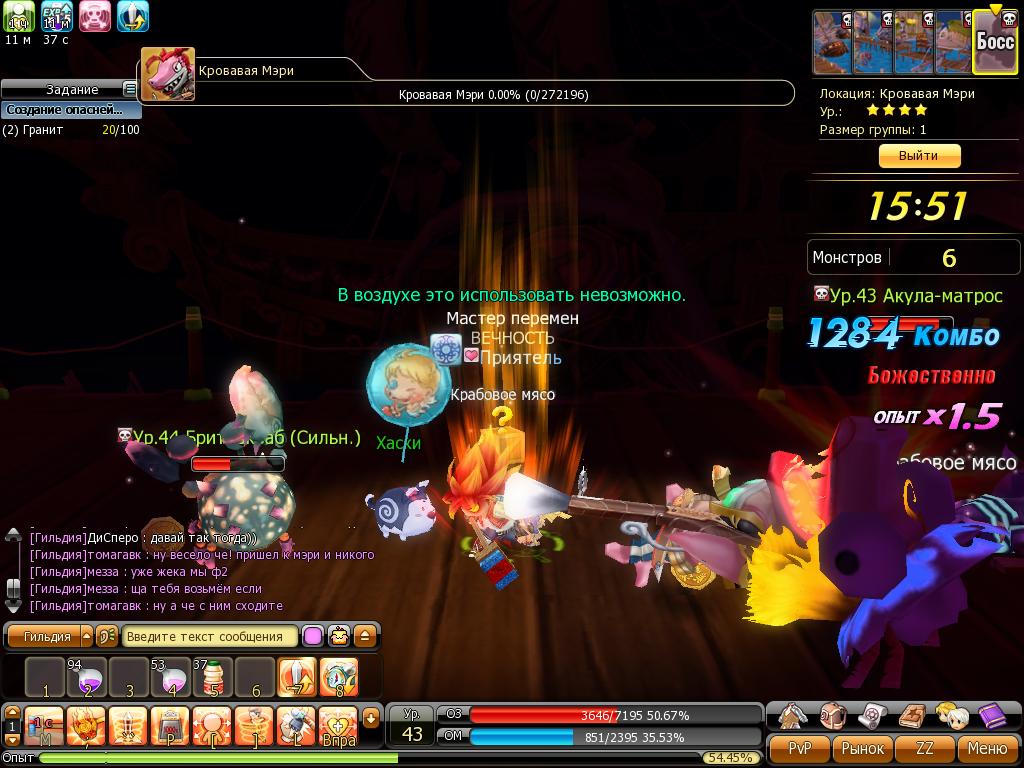The height and width of the screenshot is (768, 1024).
Task: Open the scroll with star icon
Action: pyautogui.click(x=872, y=715)
